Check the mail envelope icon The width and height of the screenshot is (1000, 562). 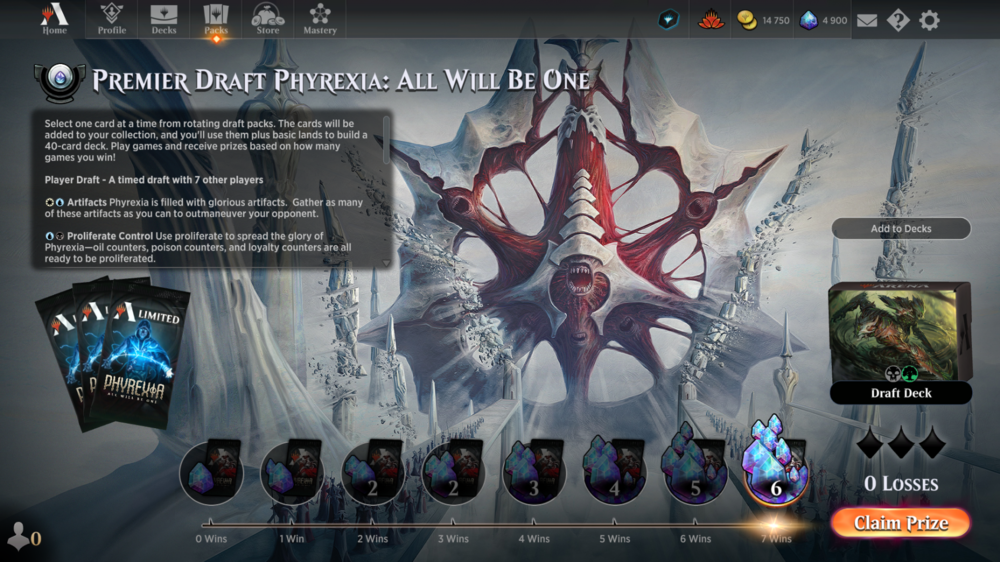[x=867, y=20]
